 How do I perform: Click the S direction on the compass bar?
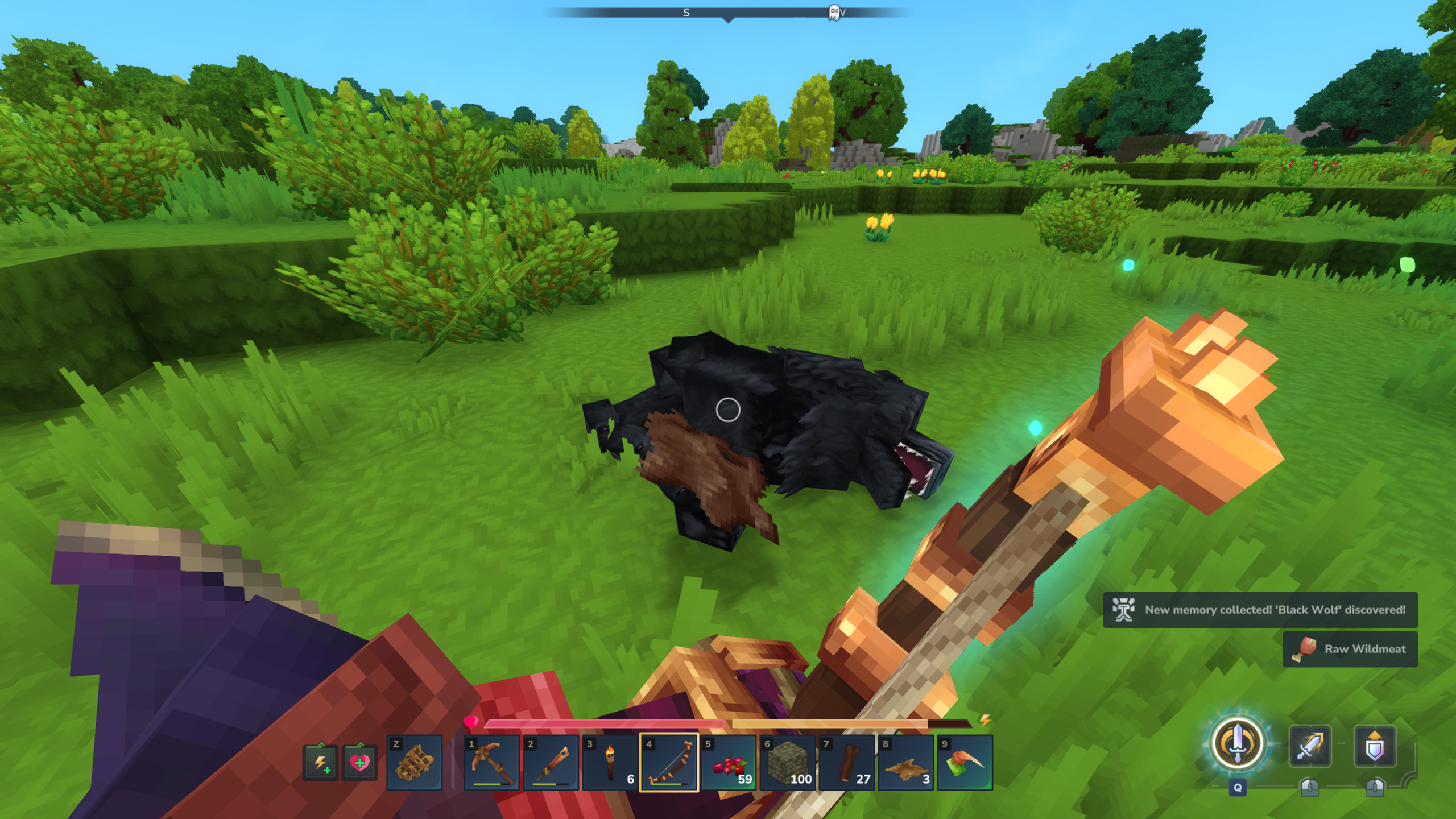click(686, 11)
